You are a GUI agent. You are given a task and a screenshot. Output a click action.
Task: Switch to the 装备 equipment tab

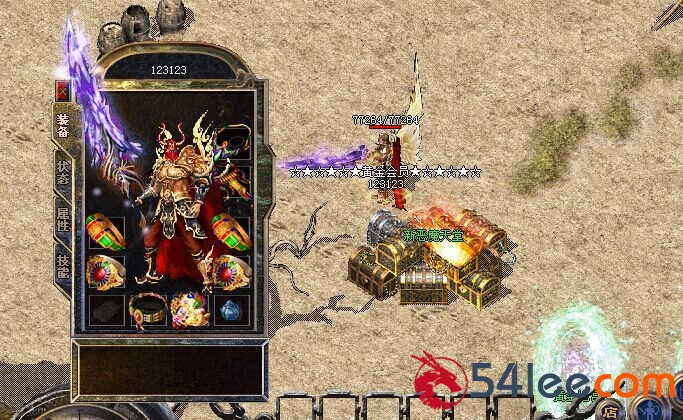tap(63, 126)
